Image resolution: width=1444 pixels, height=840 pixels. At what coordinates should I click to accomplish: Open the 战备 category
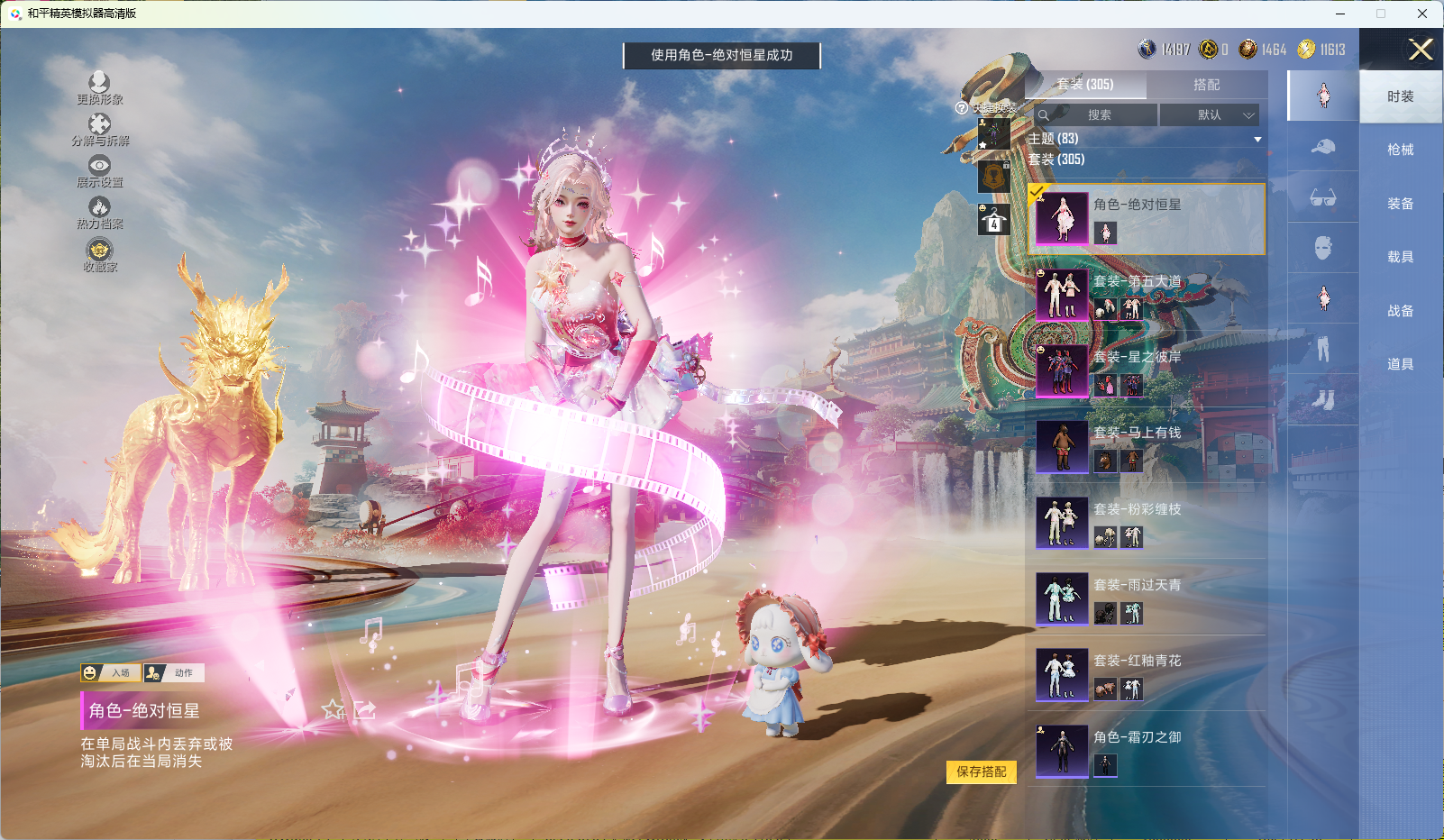tap(1400, 311)
